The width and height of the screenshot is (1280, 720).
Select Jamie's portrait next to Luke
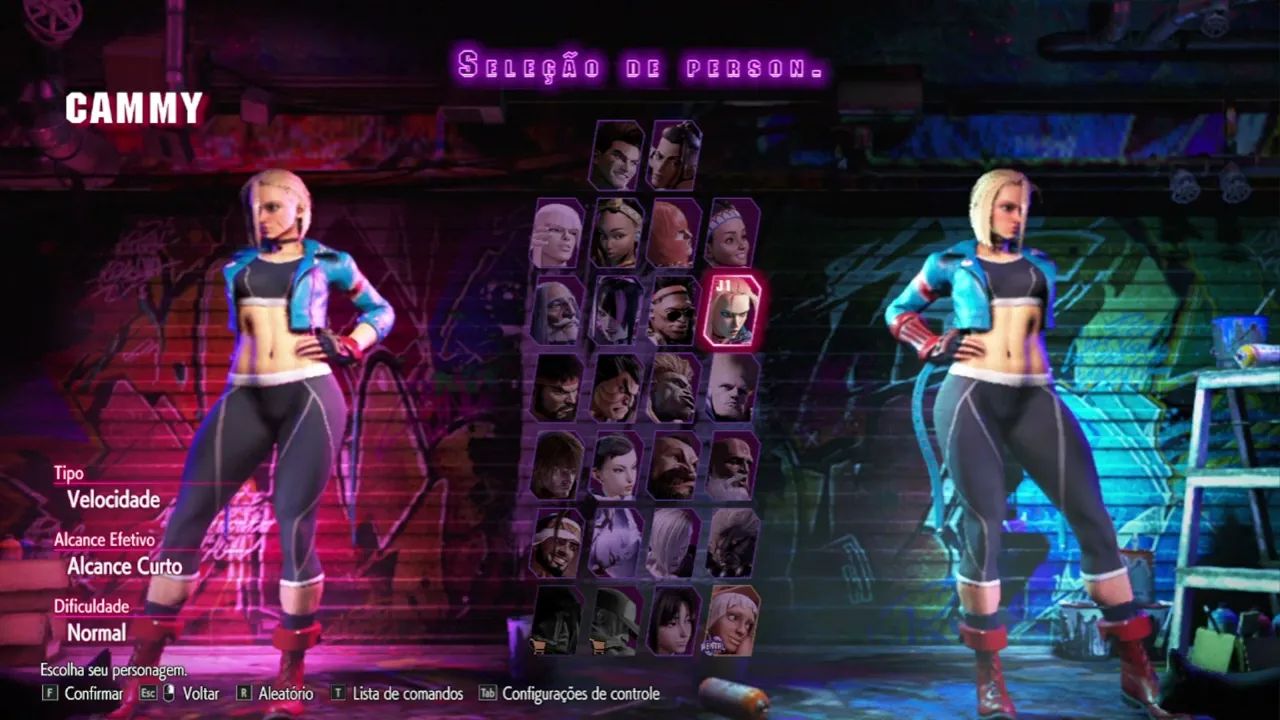(672, 155)
